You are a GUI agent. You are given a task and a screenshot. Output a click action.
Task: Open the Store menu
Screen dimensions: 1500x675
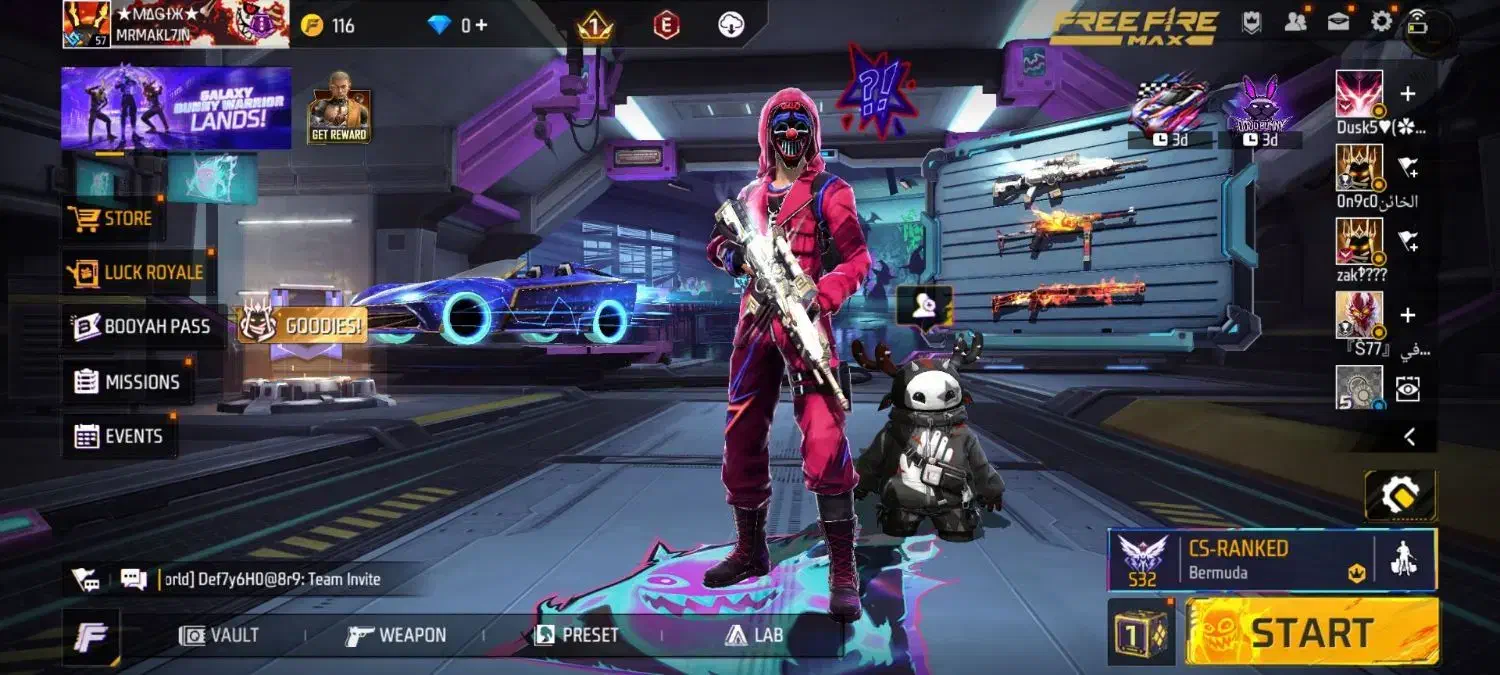click(x=111, y=218)
